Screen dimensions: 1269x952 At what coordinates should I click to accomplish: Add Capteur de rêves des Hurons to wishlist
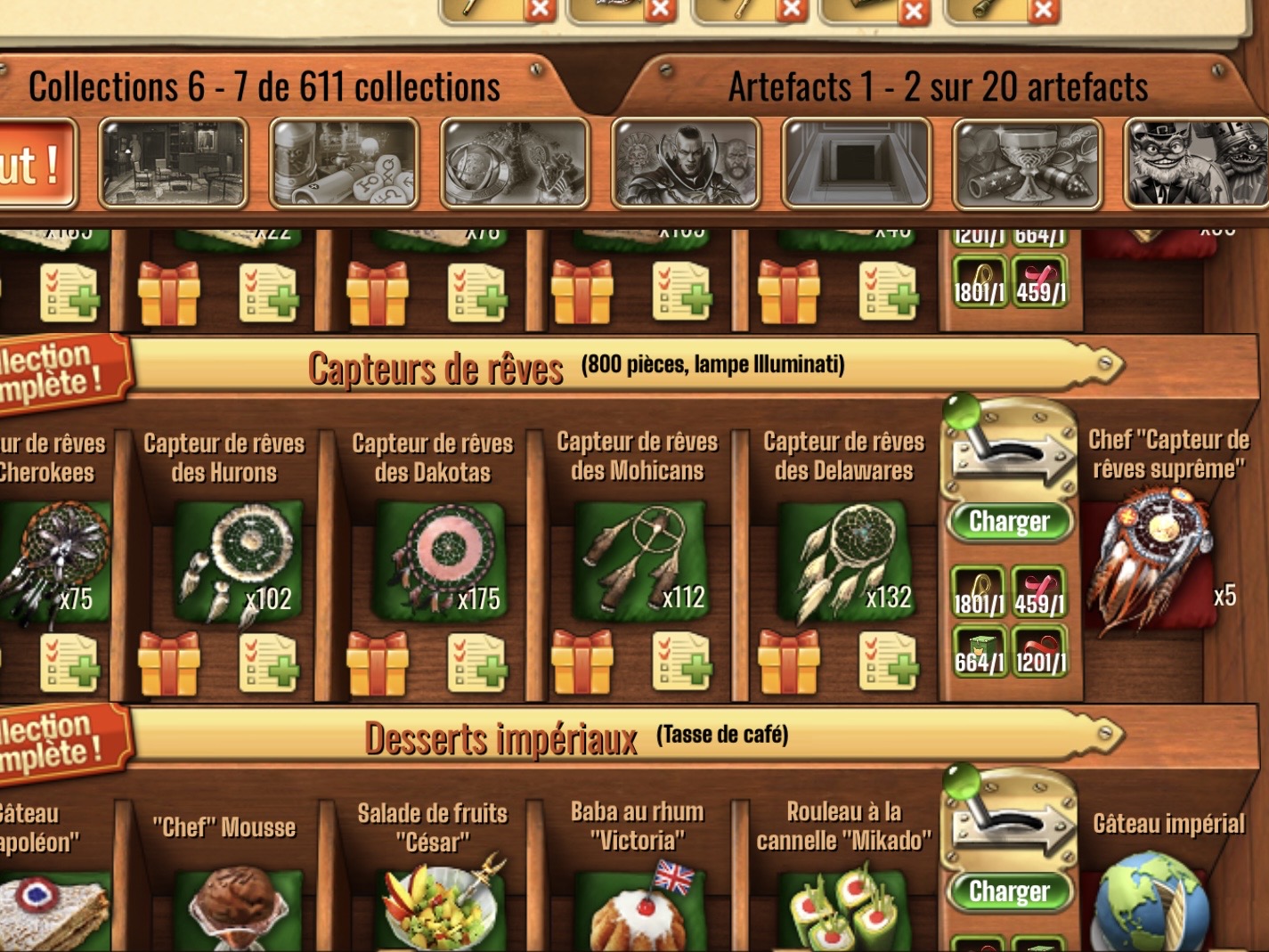(268, 663)
